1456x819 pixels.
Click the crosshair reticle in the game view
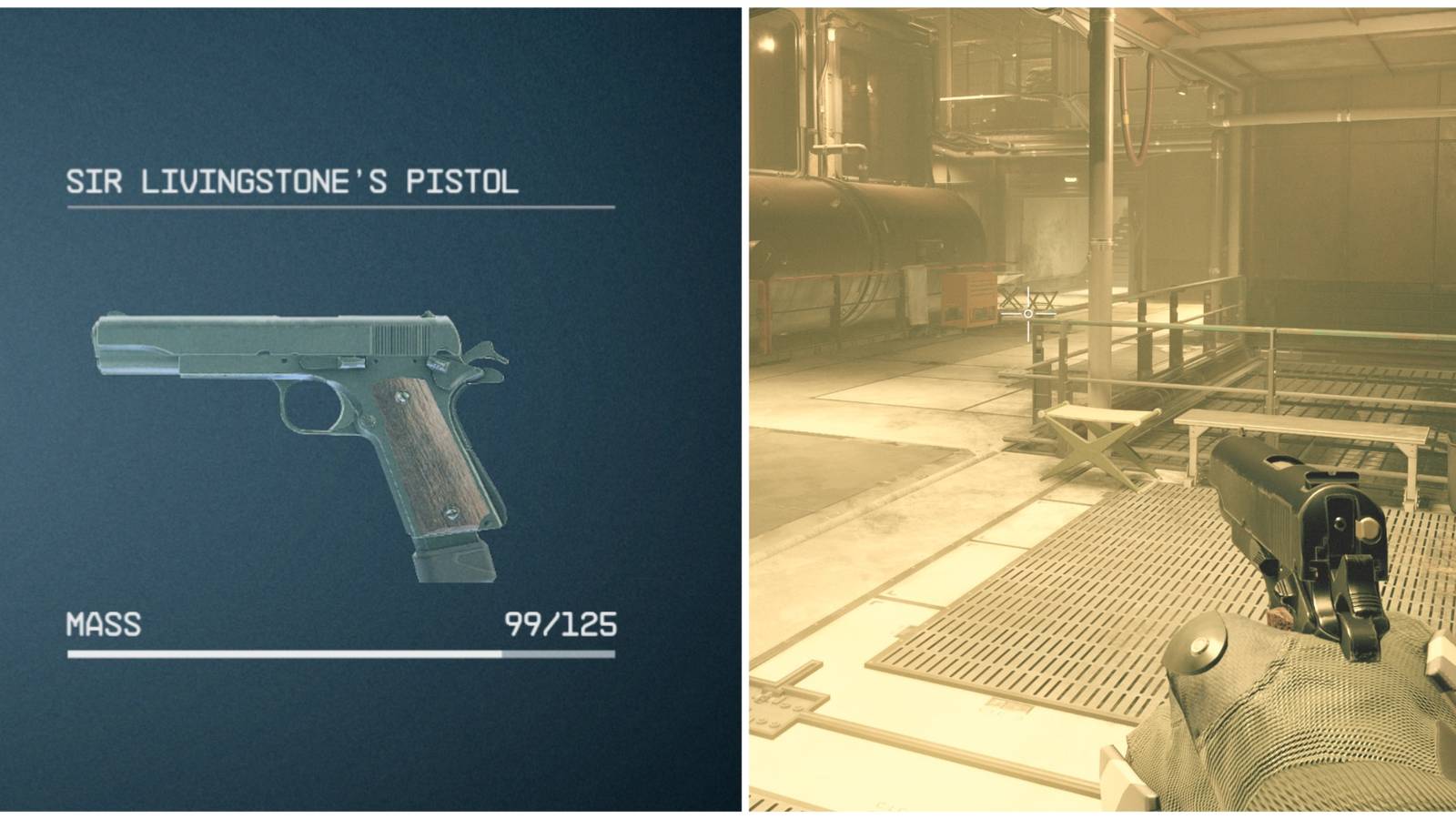1028,314
